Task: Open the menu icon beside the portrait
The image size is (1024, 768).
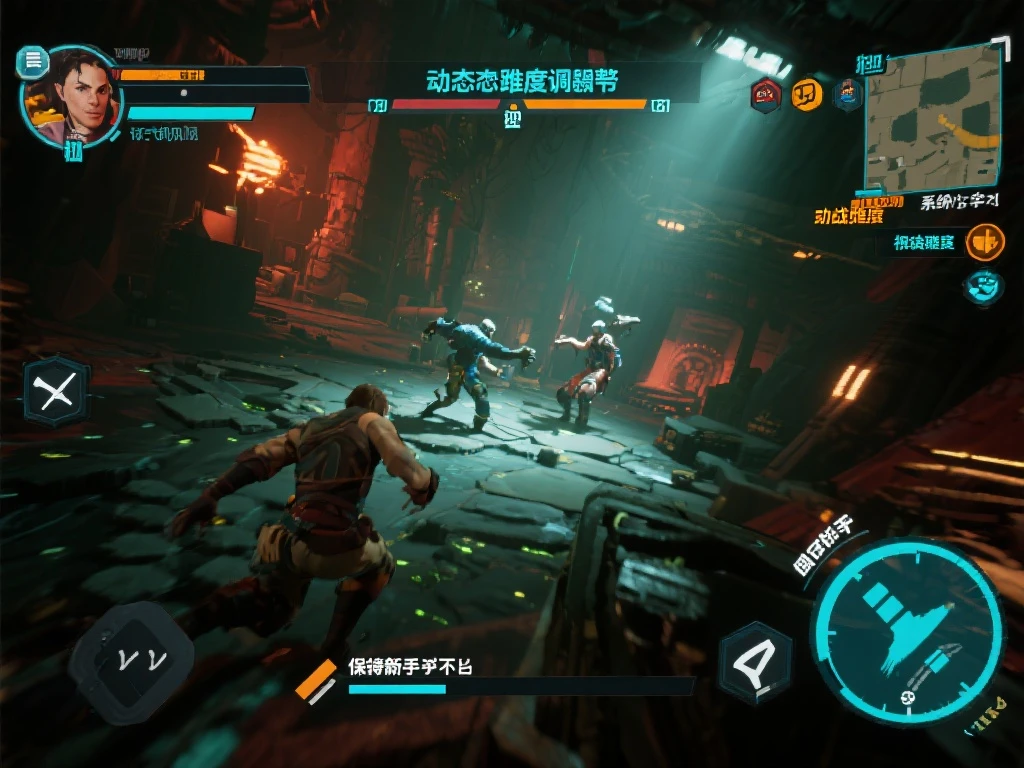Action: click(33, 62)
